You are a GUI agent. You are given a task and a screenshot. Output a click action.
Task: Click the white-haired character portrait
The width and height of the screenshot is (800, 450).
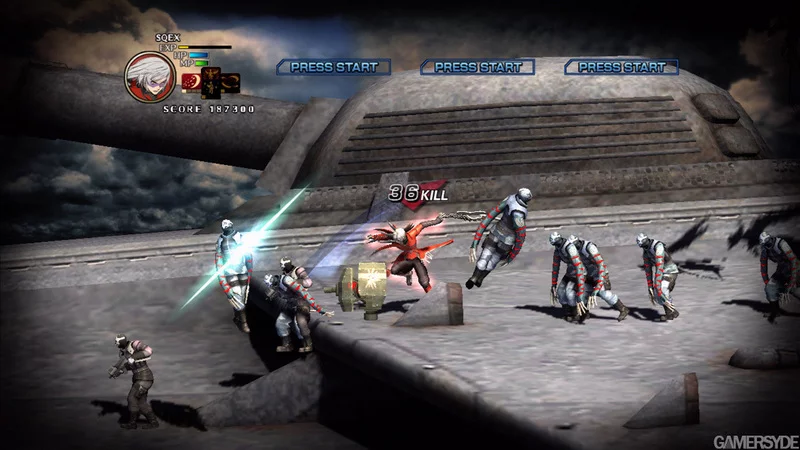[149, 76]
